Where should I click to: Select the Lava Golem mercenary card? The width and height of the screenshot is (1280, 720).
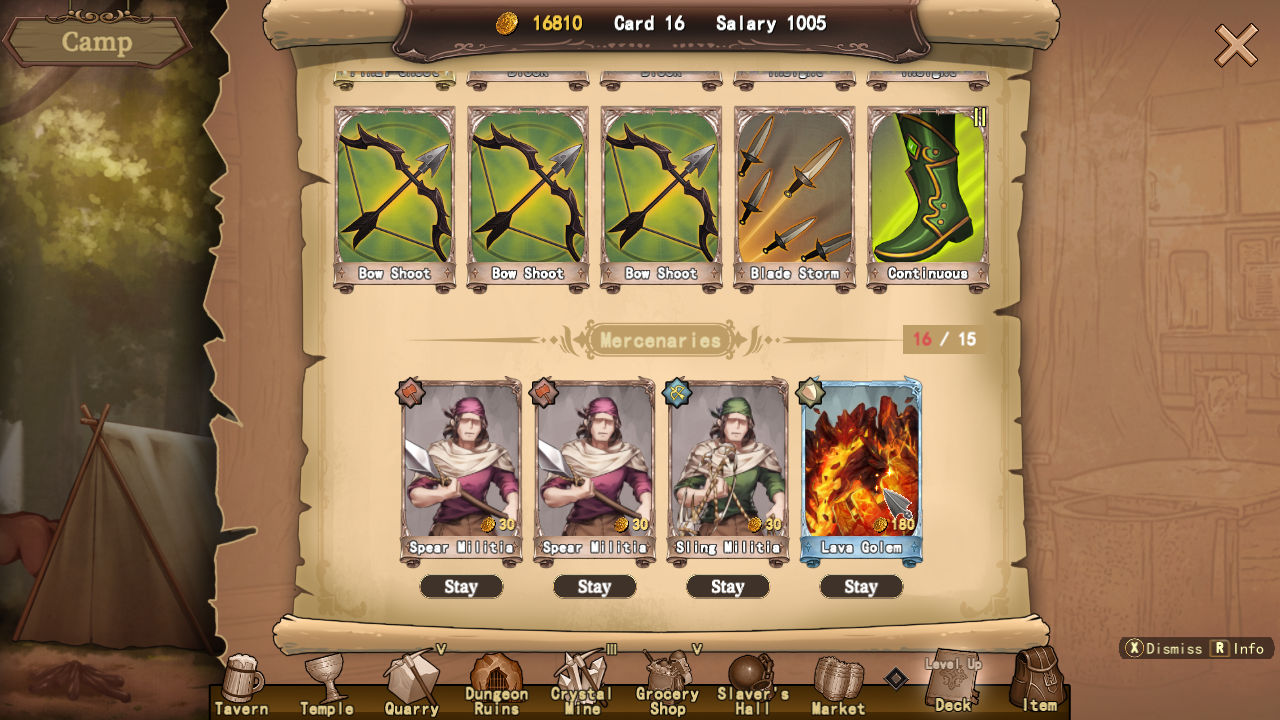tap(861, 470)
